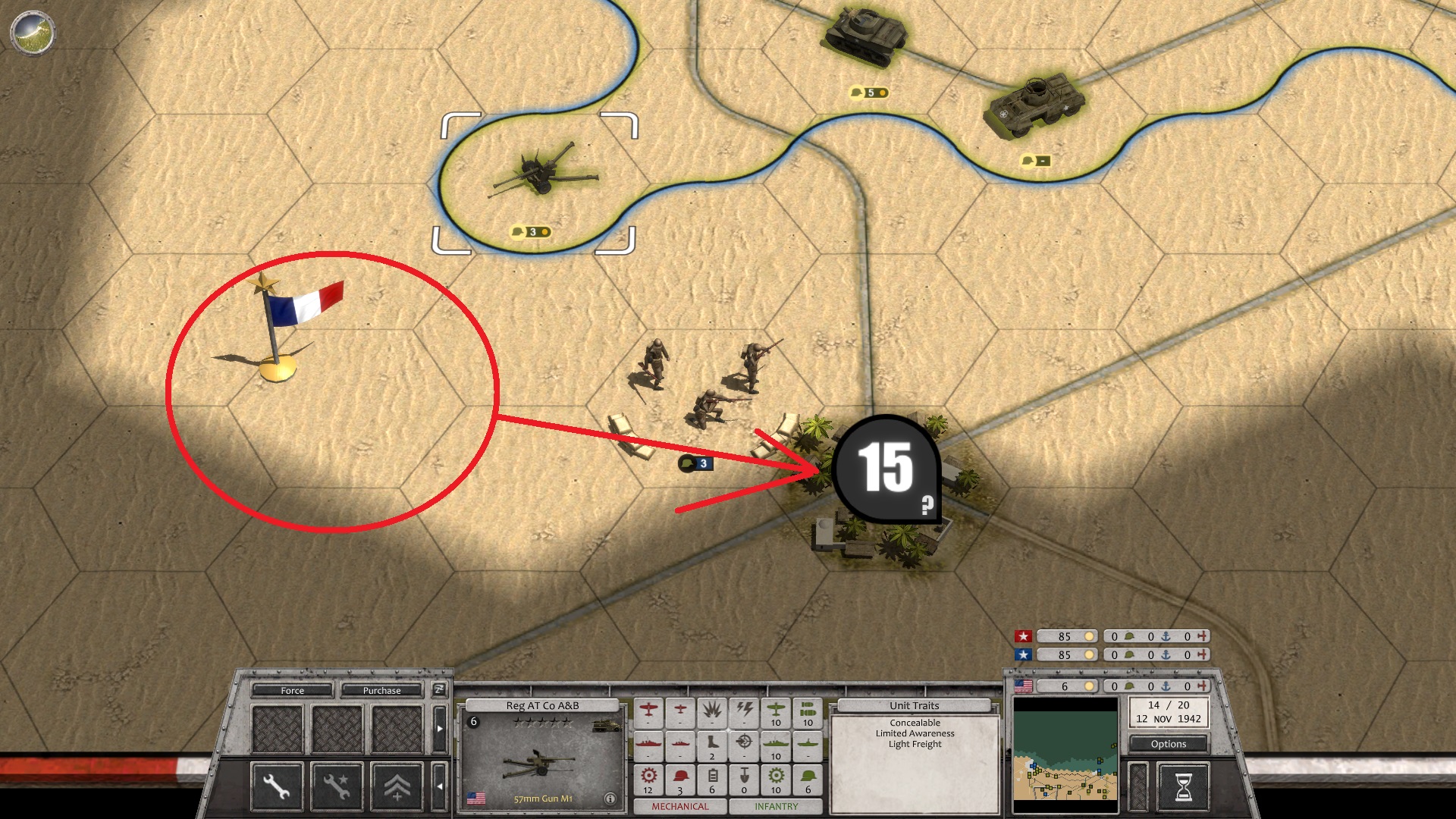End turn with the hourglass button

(x=1183, y=787)
